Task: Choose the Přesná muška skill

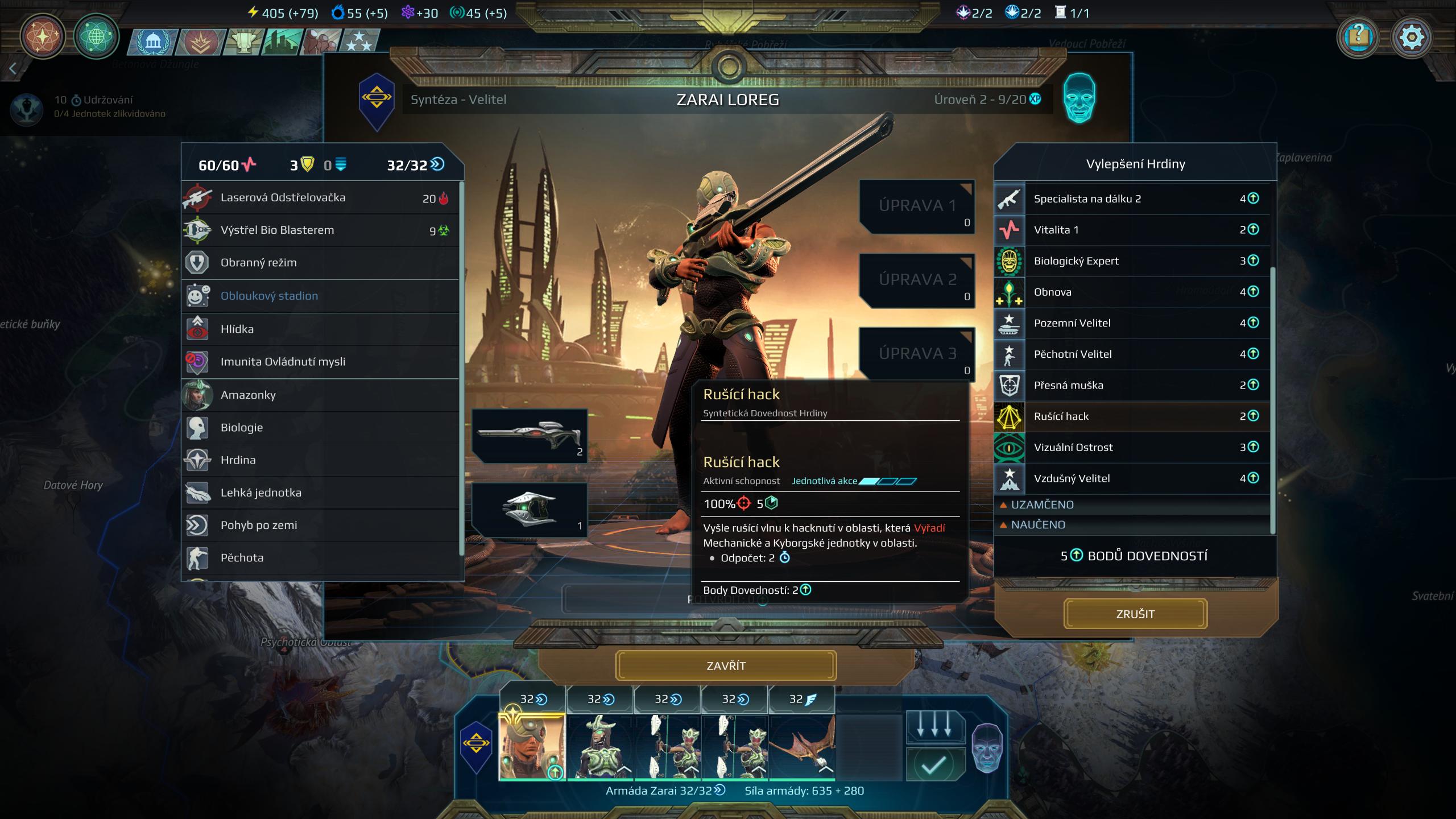Action: (1132, 385)
